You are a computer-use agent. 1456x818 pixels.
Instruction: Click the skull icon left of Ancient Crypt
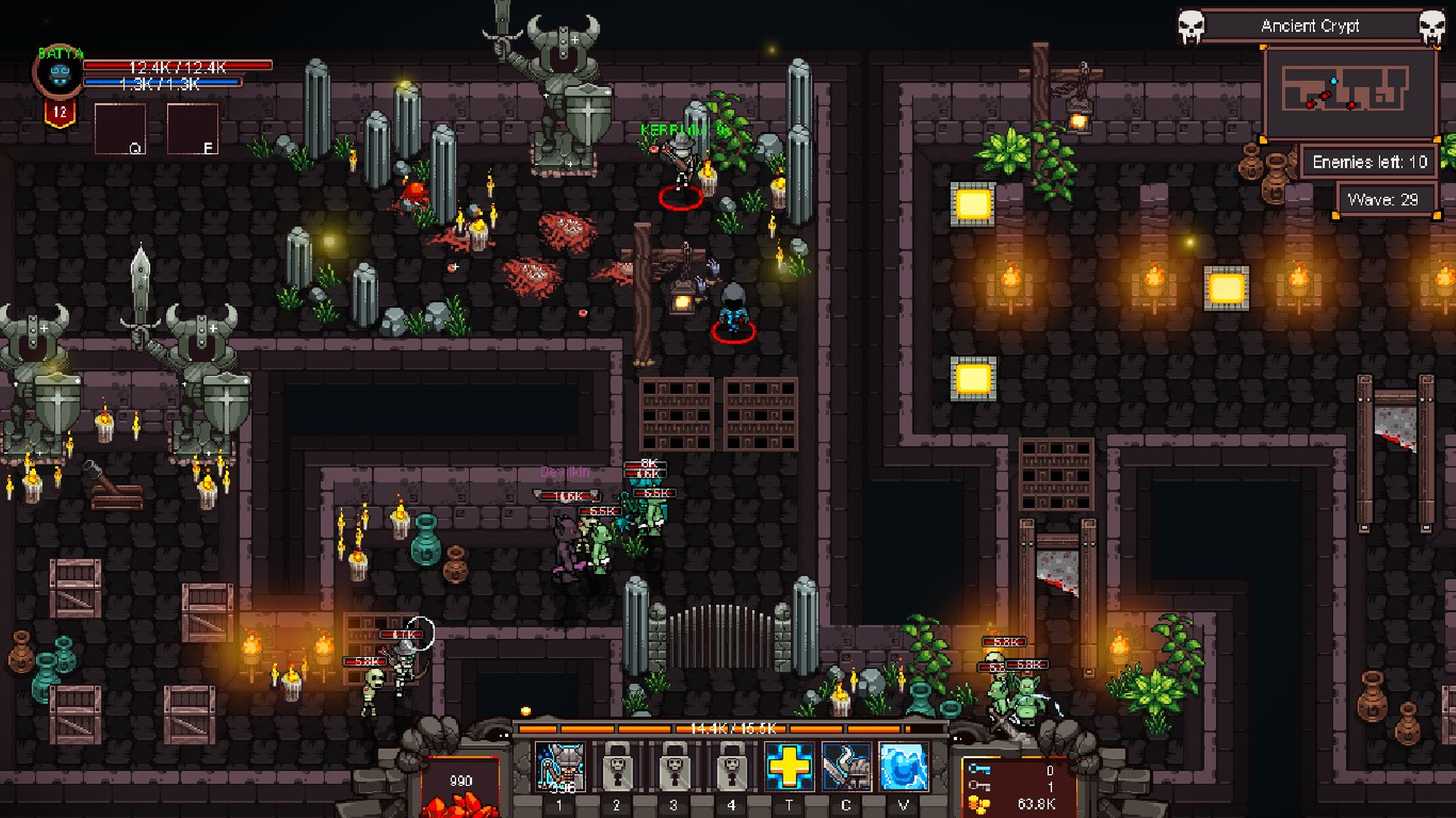click(1191, 25)
